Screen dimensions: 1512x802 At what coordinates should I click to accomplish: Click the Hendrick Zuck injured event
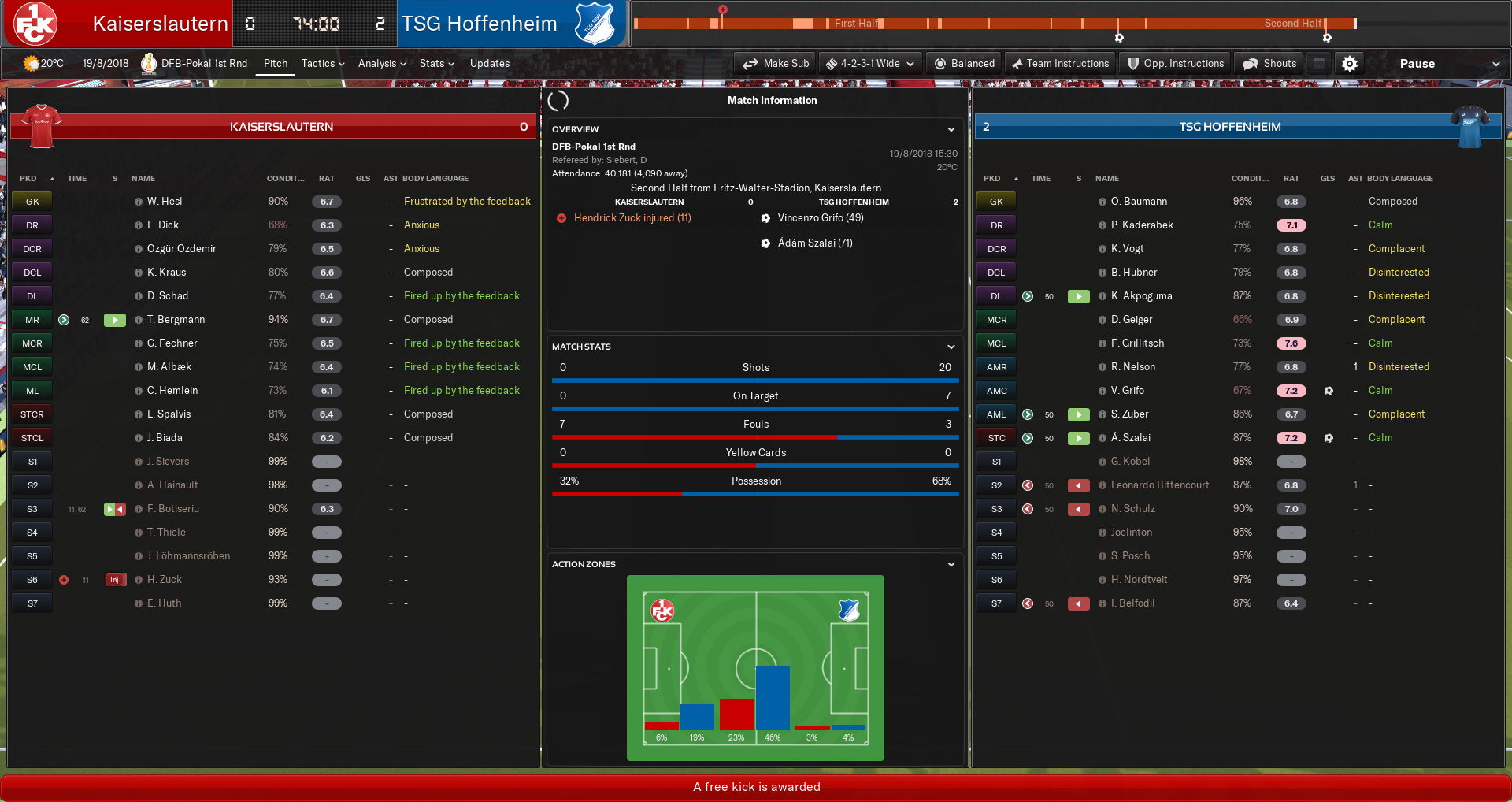pos(632,218)
